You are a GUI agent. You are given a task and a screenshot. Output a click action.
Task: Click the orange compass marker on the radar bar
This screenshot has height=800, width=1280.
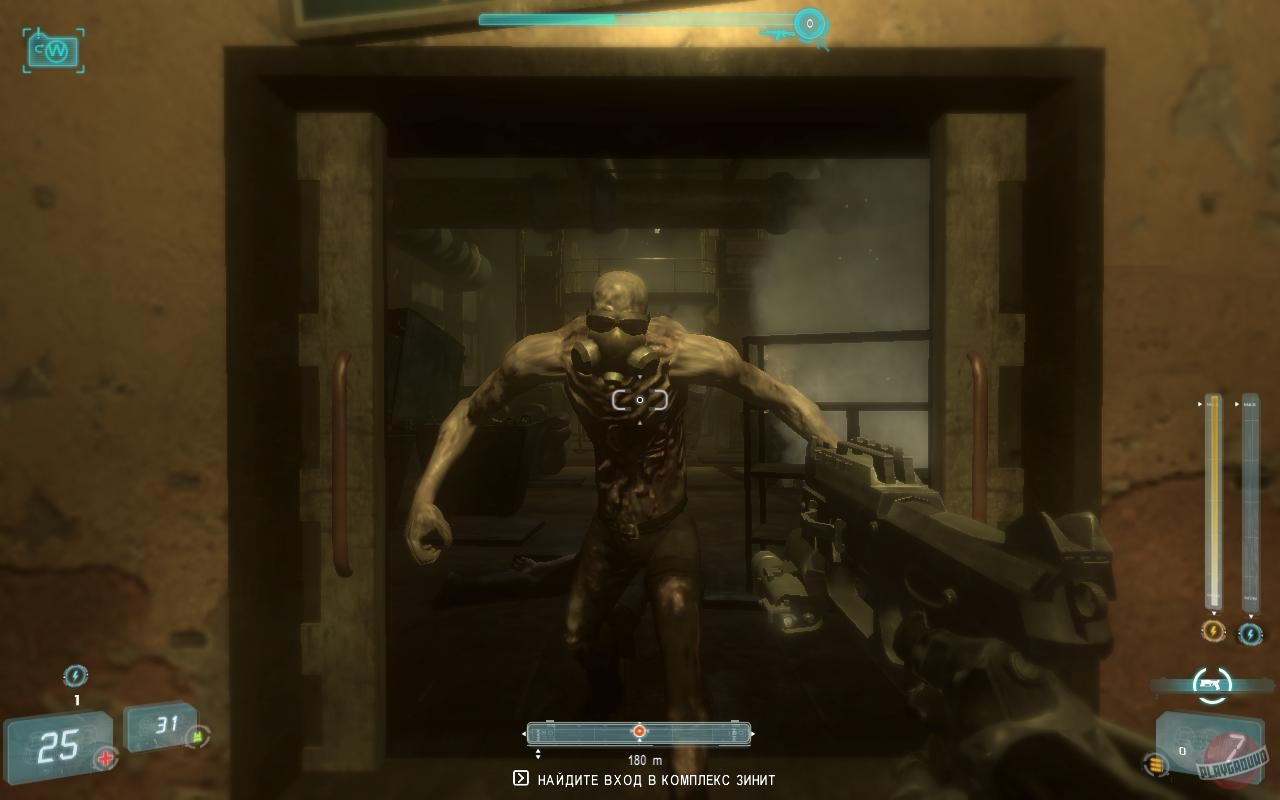coord(639,731)
